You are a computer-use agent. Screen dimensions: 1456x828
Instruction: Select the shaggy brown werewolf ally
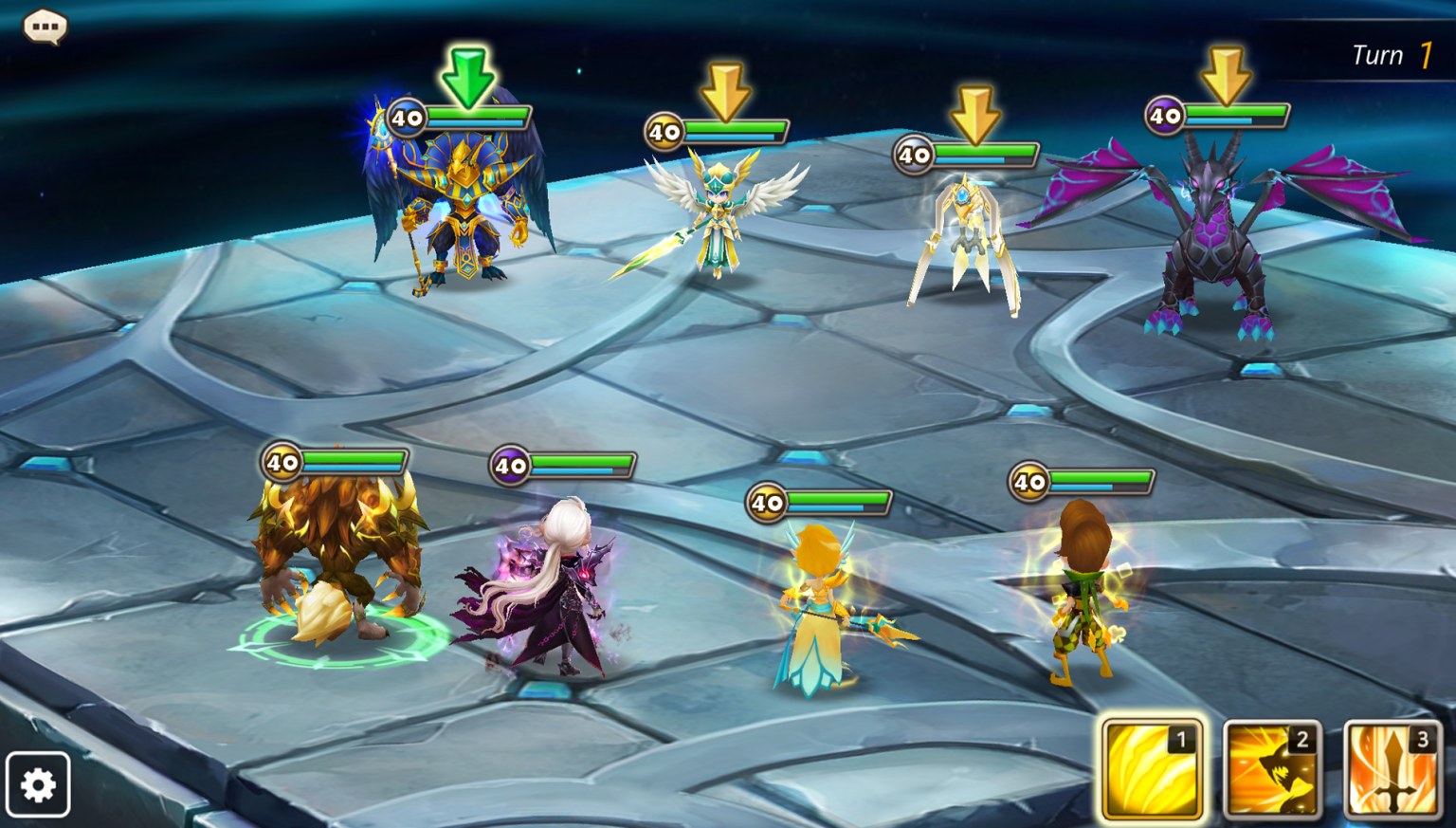click(337, 560)
